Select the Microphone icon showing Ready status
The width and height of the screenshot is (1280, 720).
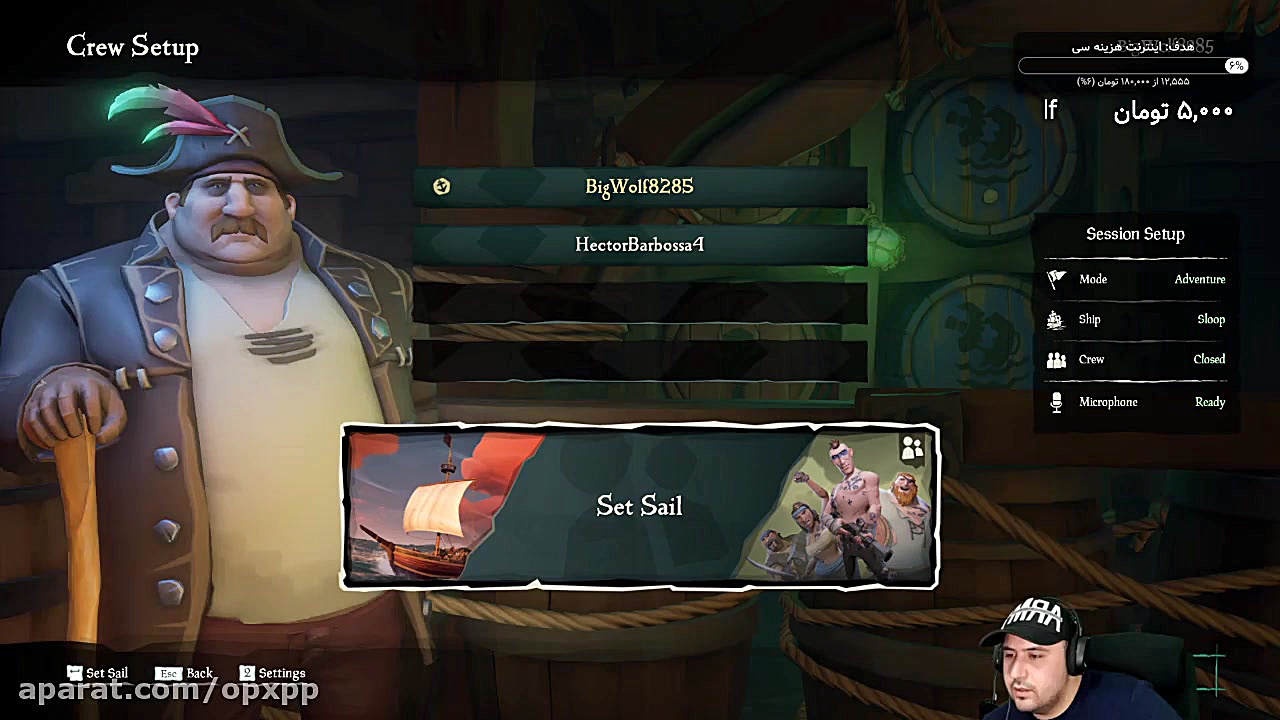pyautogui.click(x=1057, y=401)
